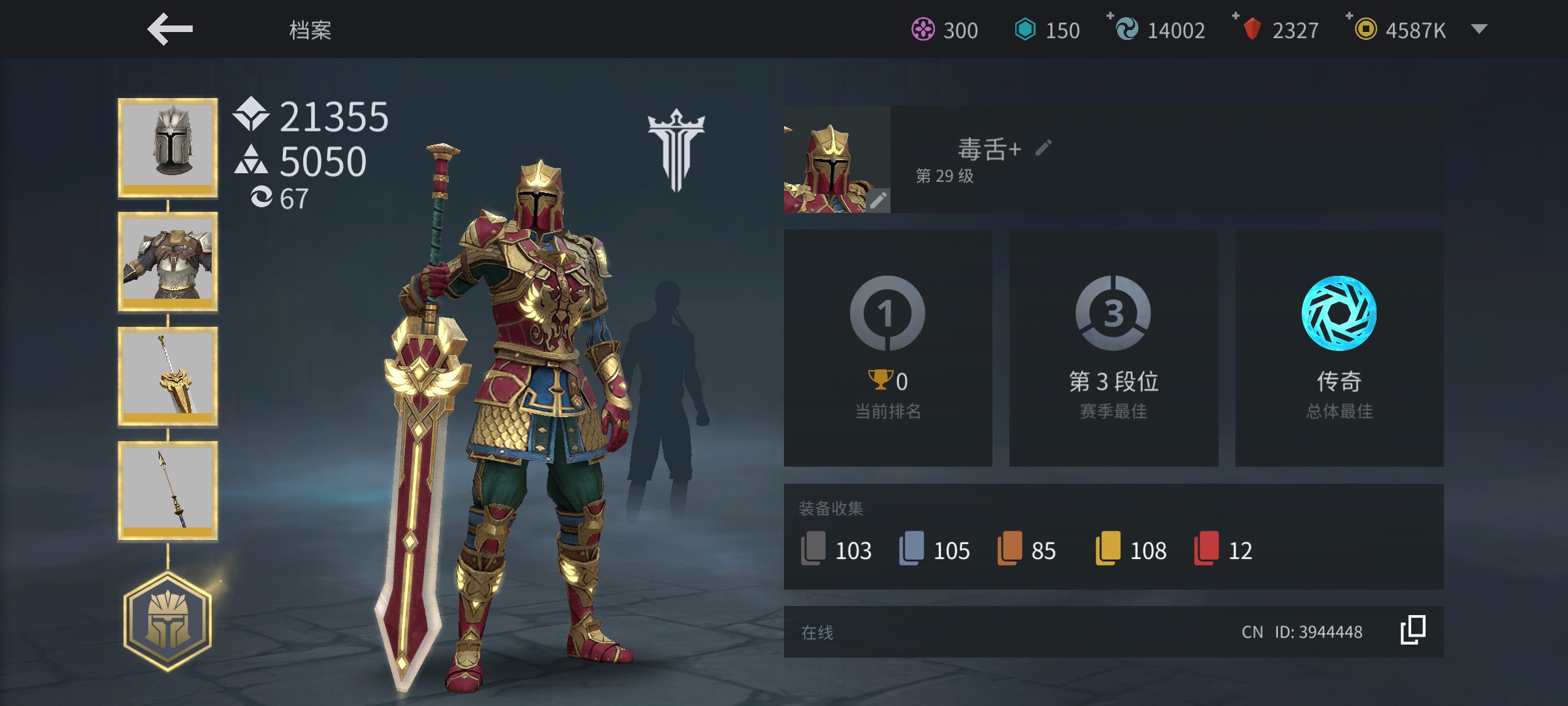Add more gold coins
Viewport: 1568px width, 706px height.
point(1350,16)
